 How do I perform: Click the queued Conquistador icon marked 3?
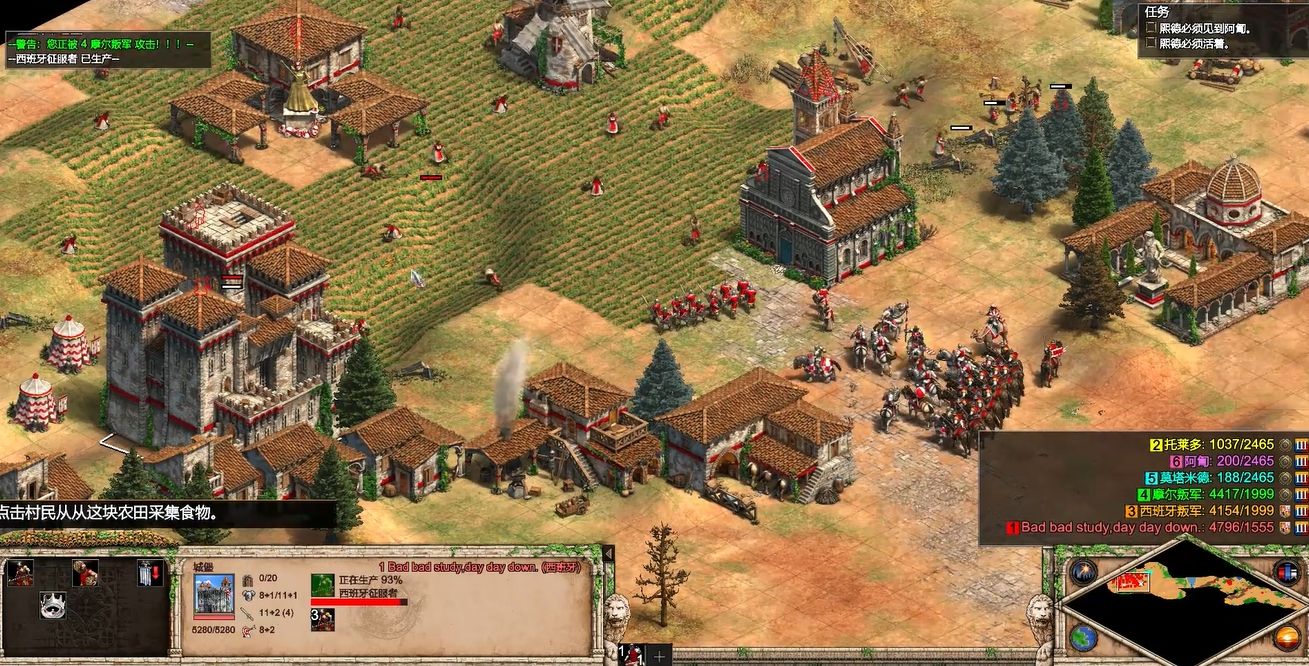[322, 619]
